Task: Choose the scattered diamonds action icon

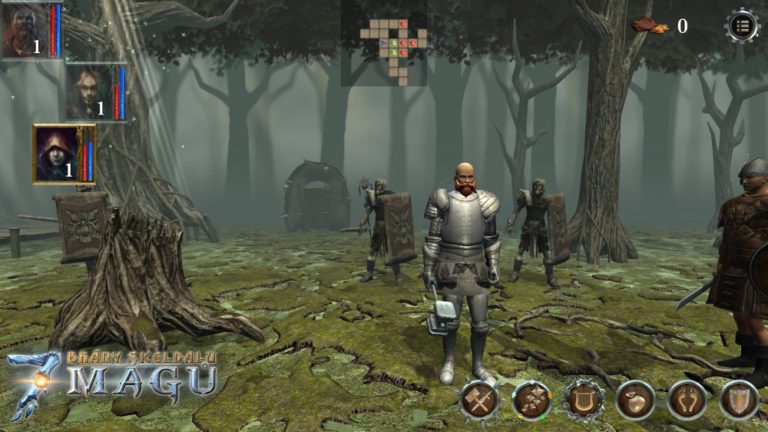Action: [531, 400]
